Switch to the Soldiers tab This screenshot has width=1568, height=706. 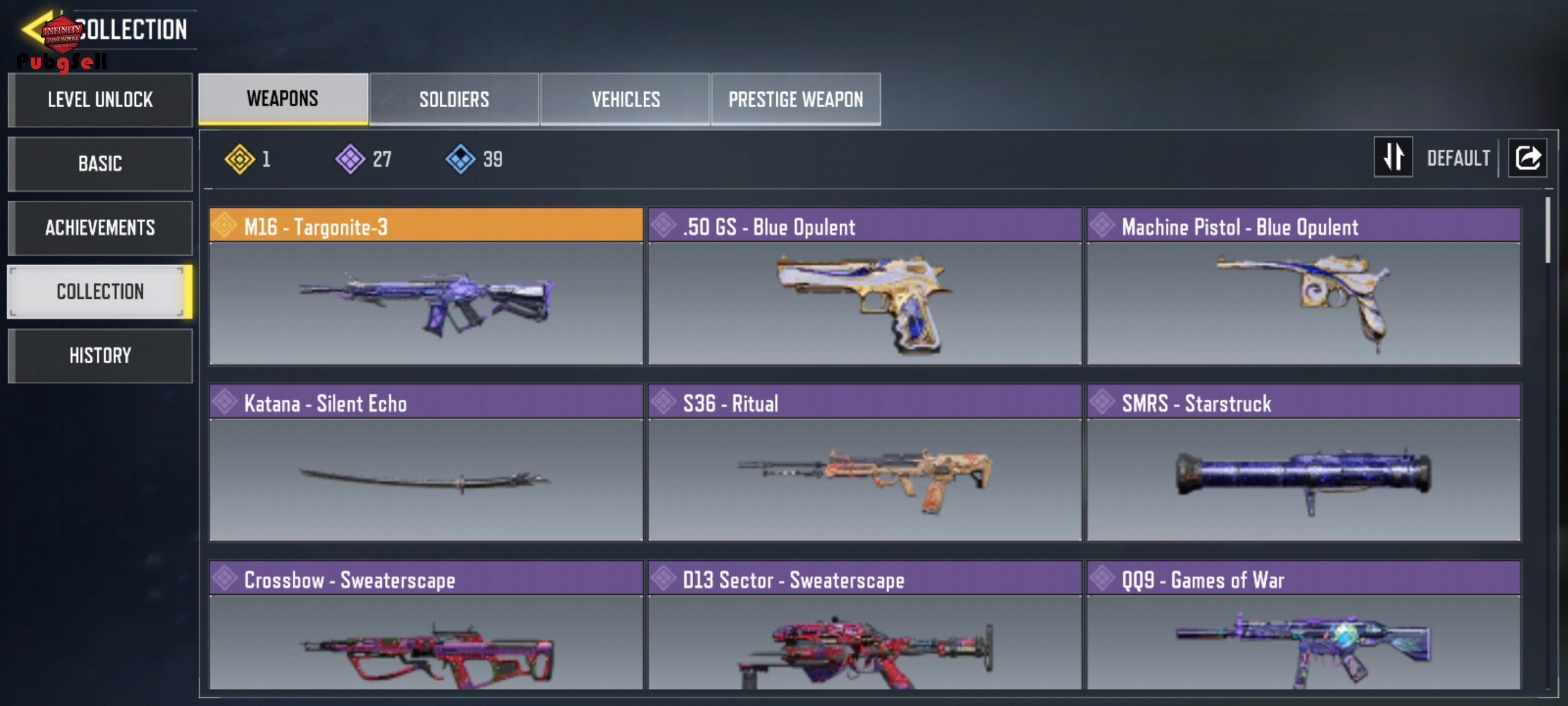[454, 99]
